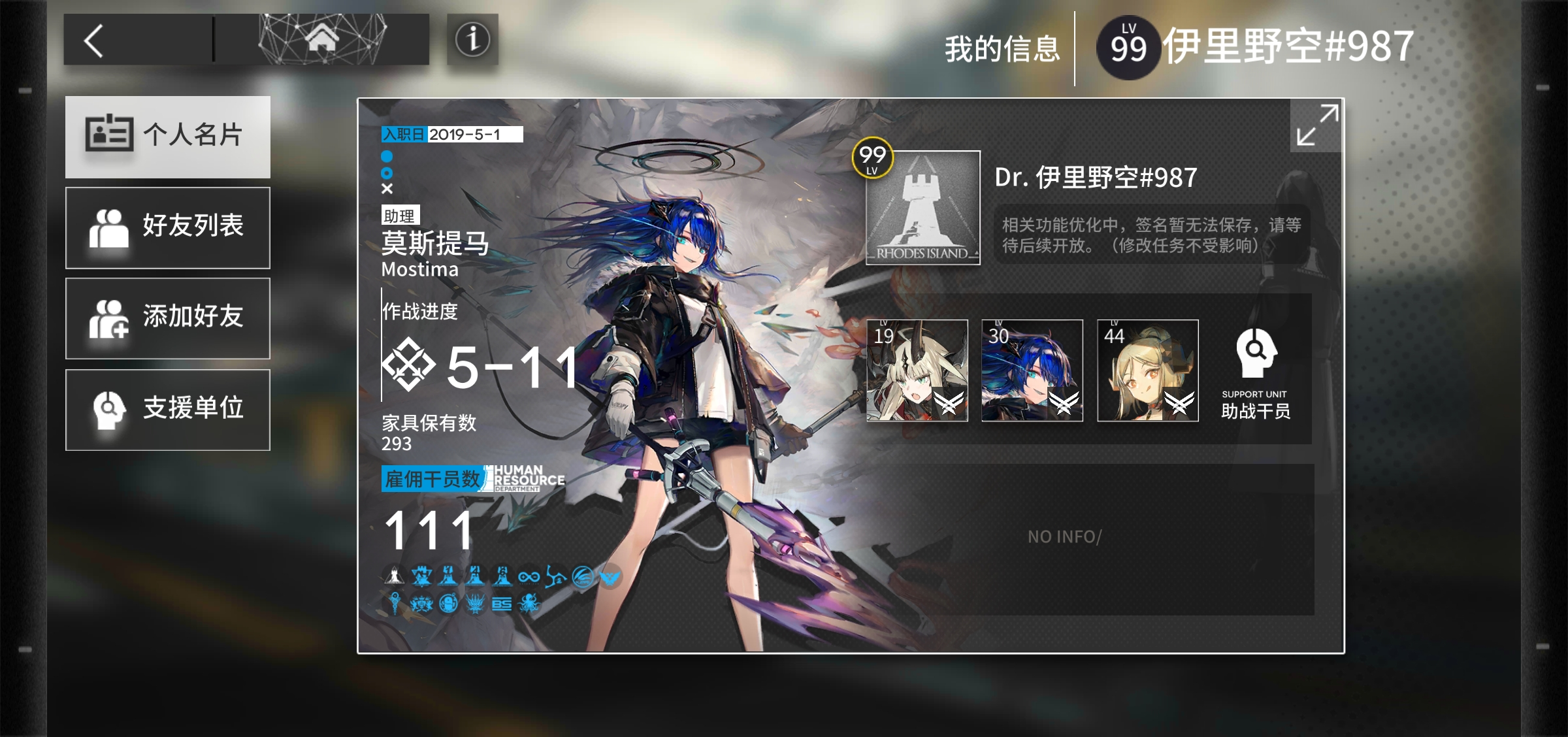Switch to 添加好友 add friend tab
Viewport: 1568px width, 737px height.
click(168, 318)
